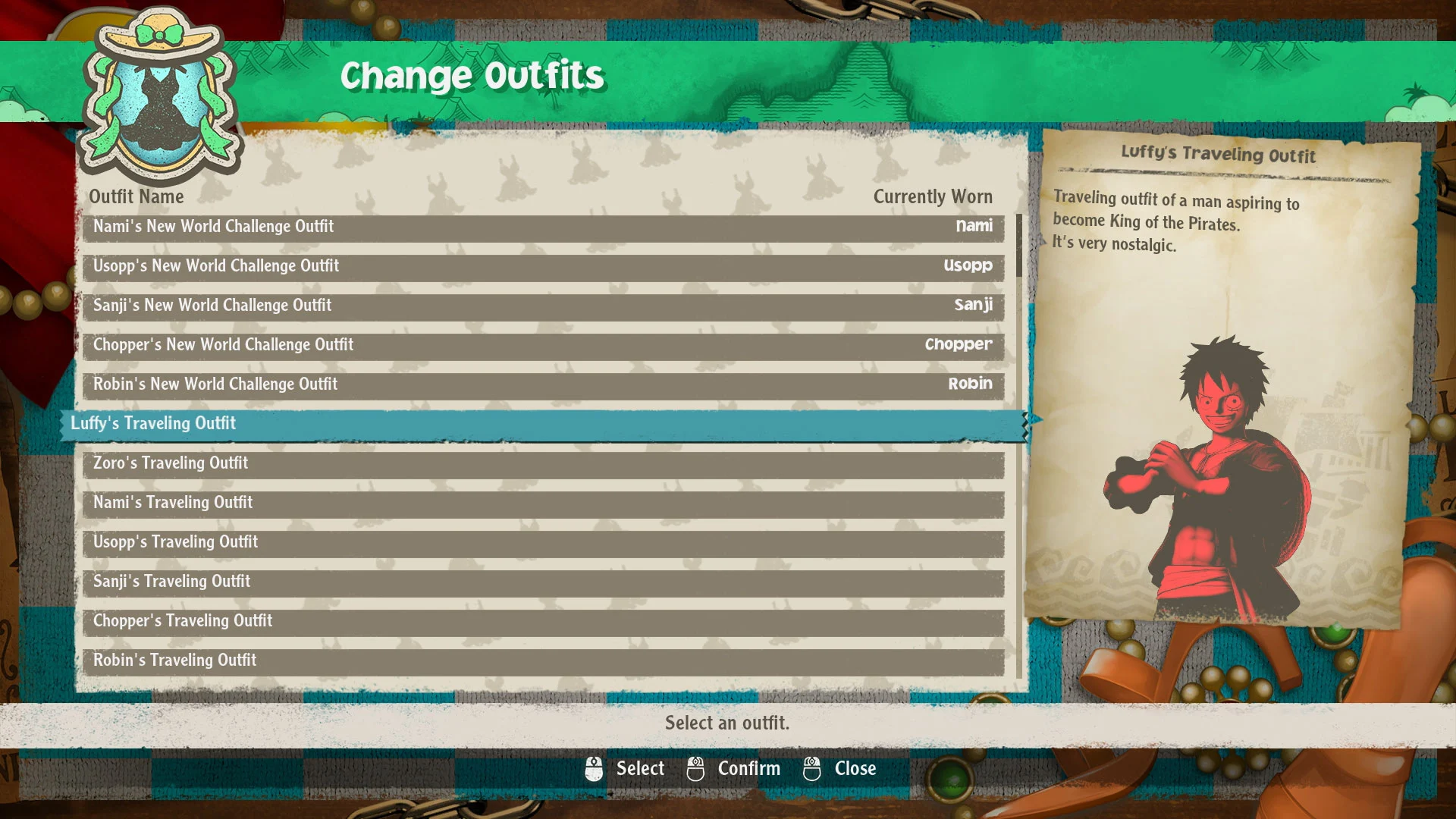Choose Usopp's New World Challenge Outfit
The height and width of the screenshot is (819, 1456).
pyautogui.click(x=543, y=267)
